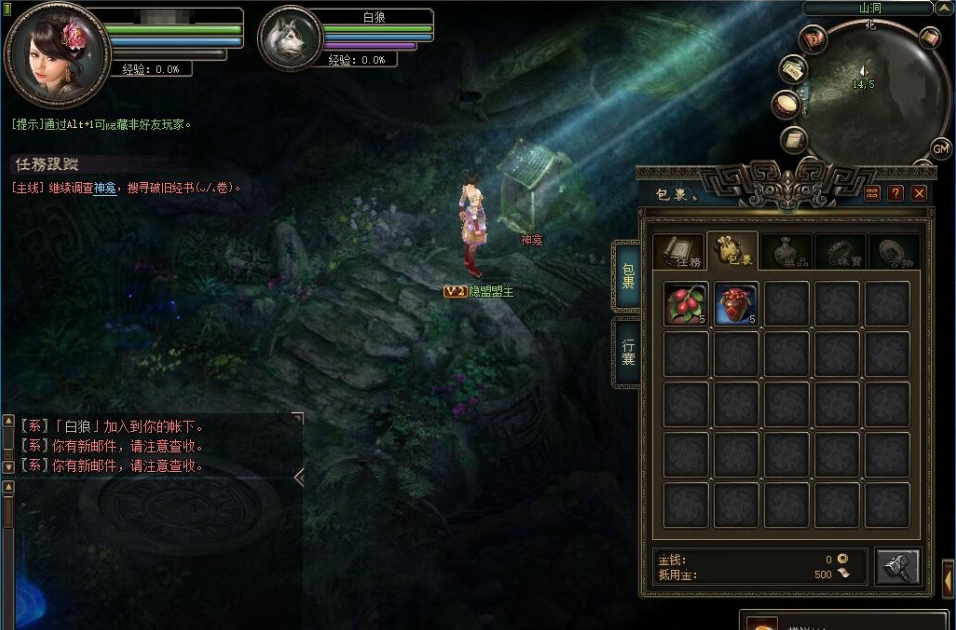
Task: Open the 行囊 side tab
Action: [x=627, y=352]
